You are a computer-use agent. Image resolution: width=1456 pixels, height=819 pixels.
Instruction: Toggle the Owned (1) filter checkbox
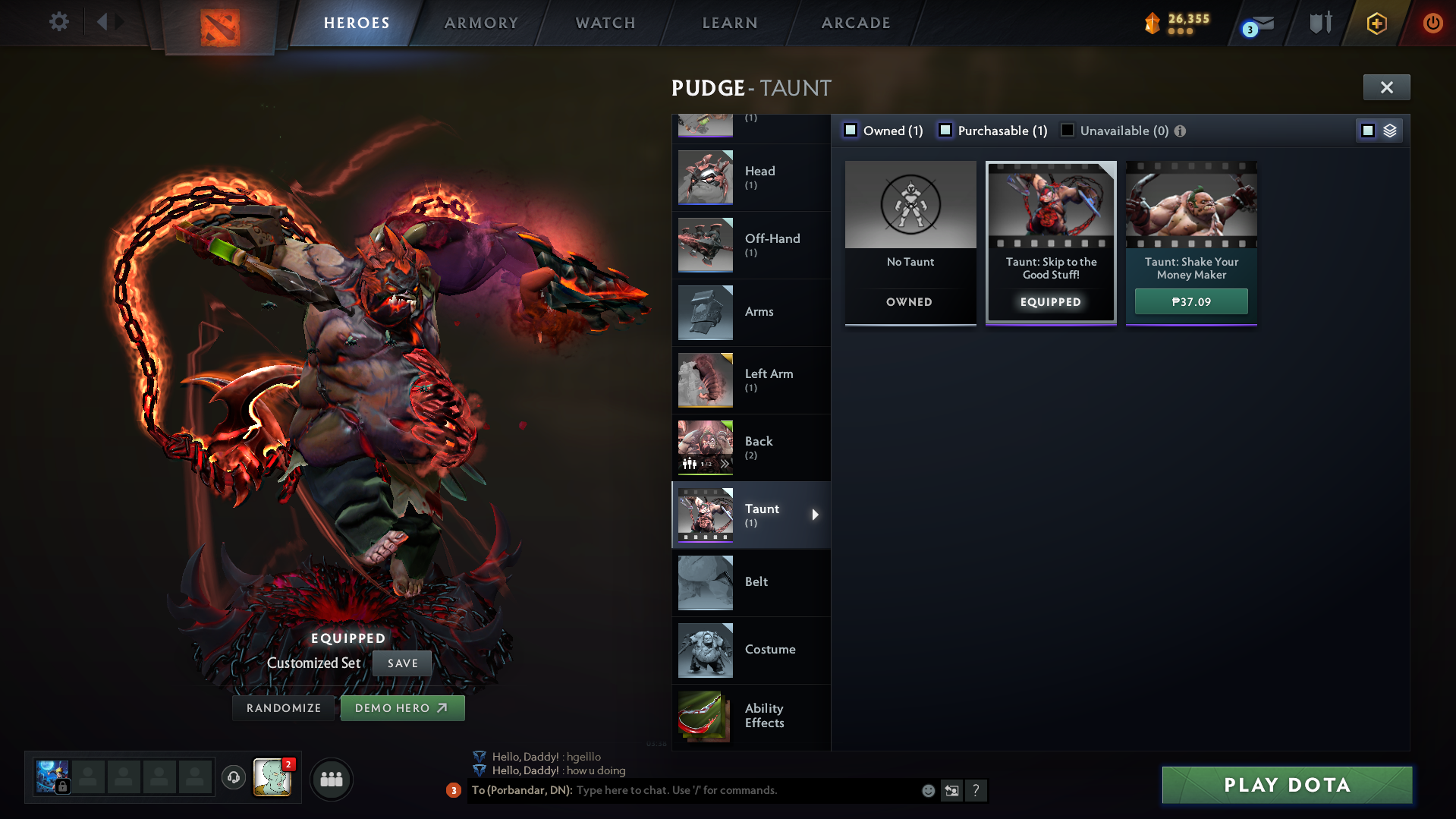[x=851, y=130]
